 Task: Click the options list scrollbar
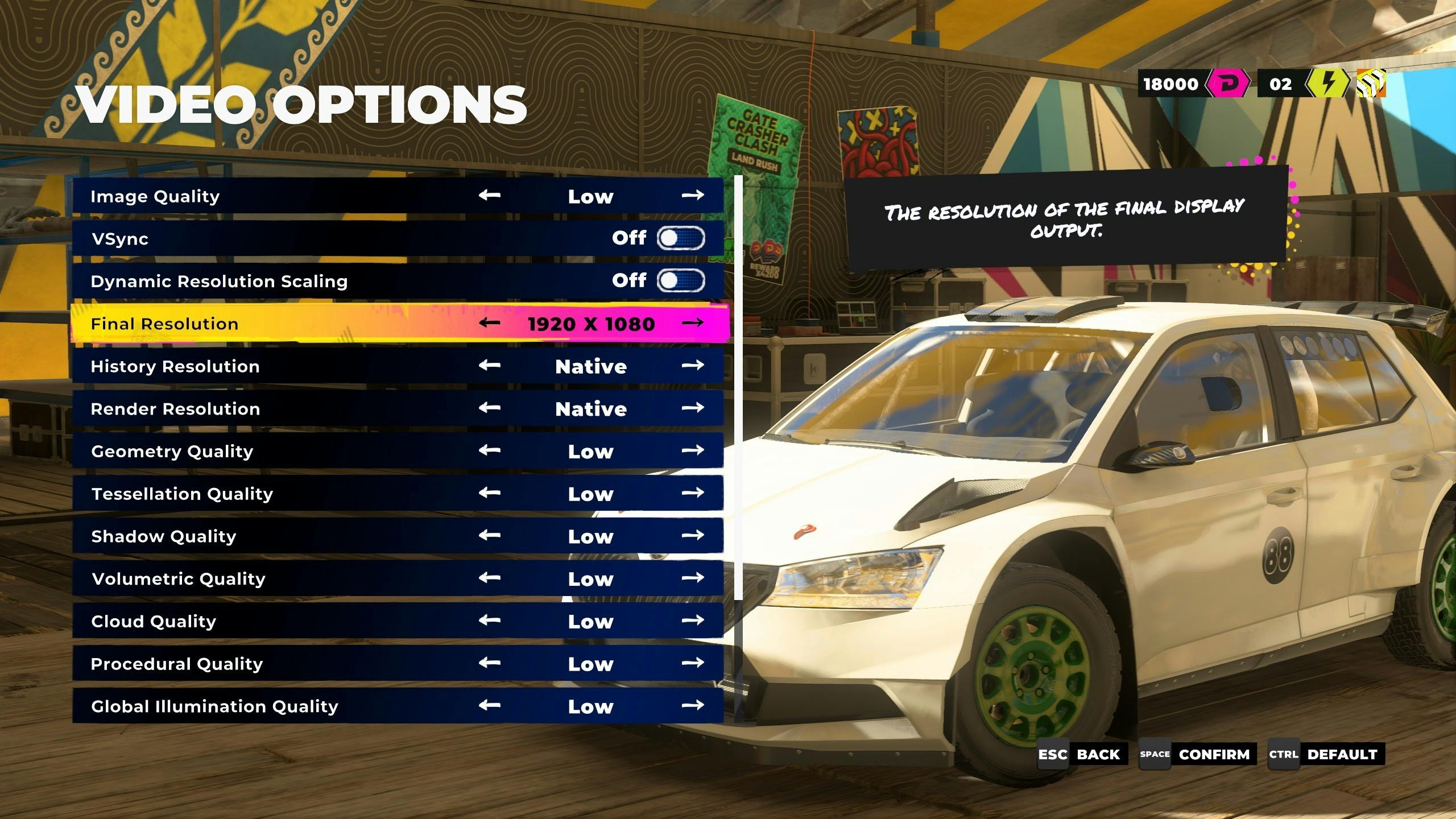[x=738, y=387]
